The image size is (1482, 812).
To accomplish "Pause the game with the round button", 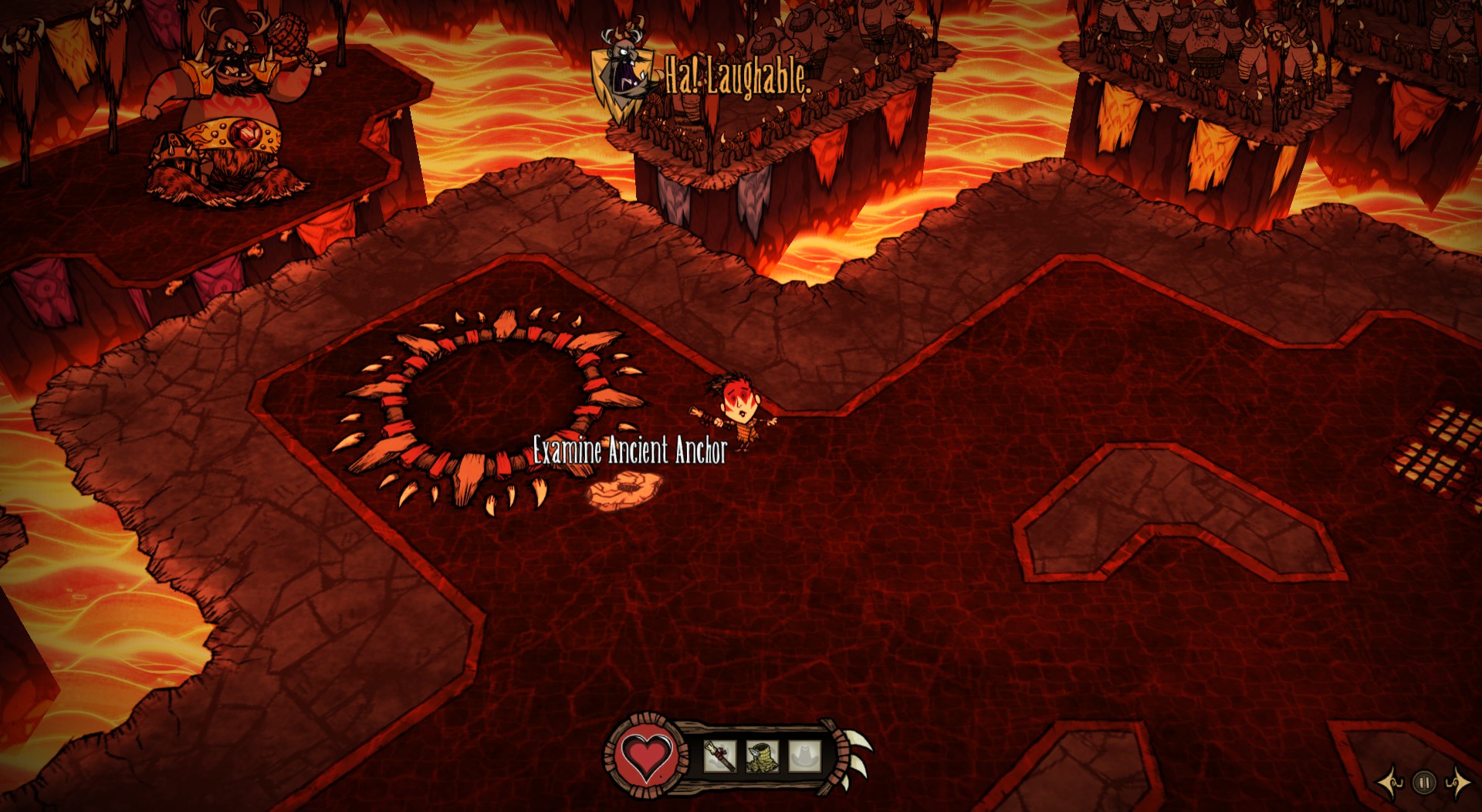I will [x=1424, y=783].
